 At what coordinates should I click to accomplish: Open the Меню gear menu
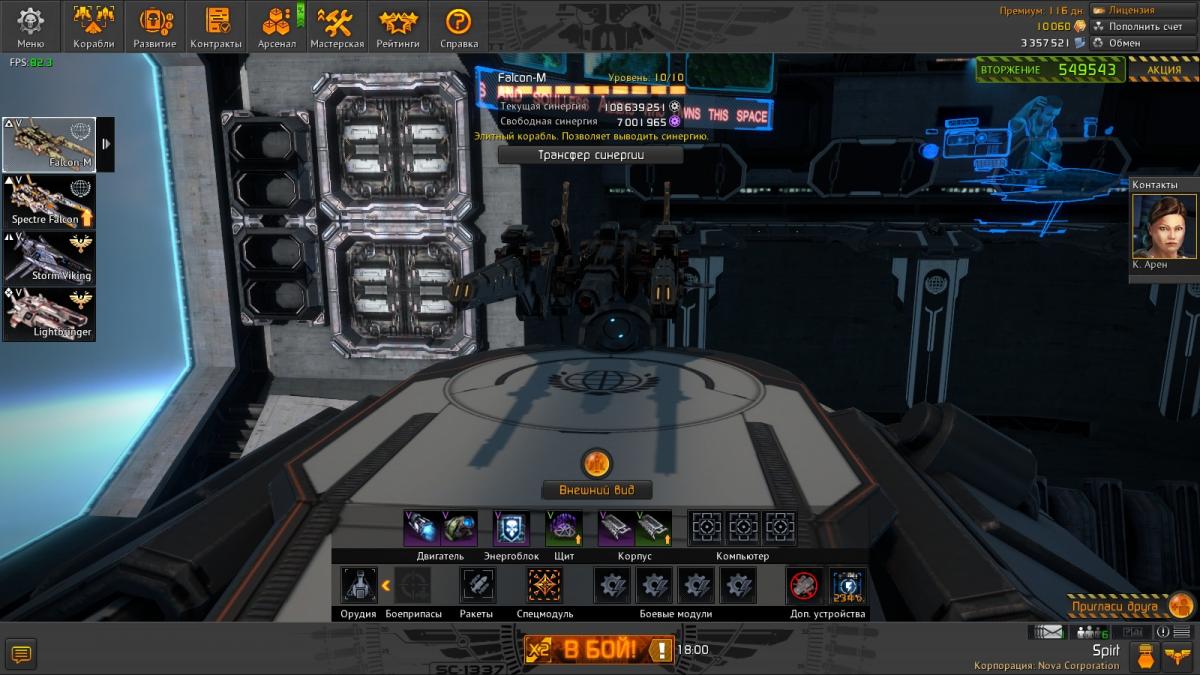pyautogui.click(x=31, y=26)
